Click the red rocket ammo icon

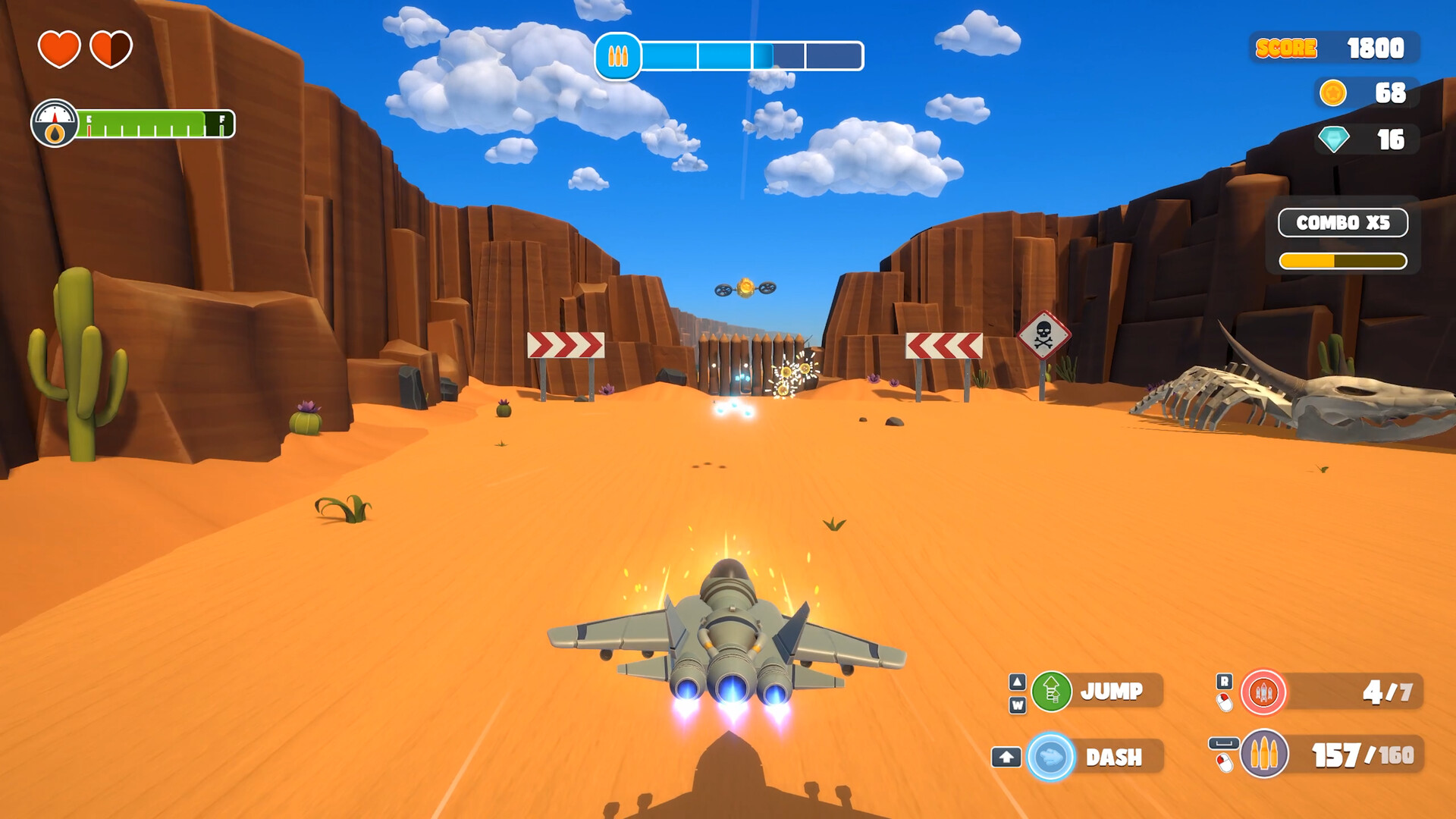tap(1263, 693)
